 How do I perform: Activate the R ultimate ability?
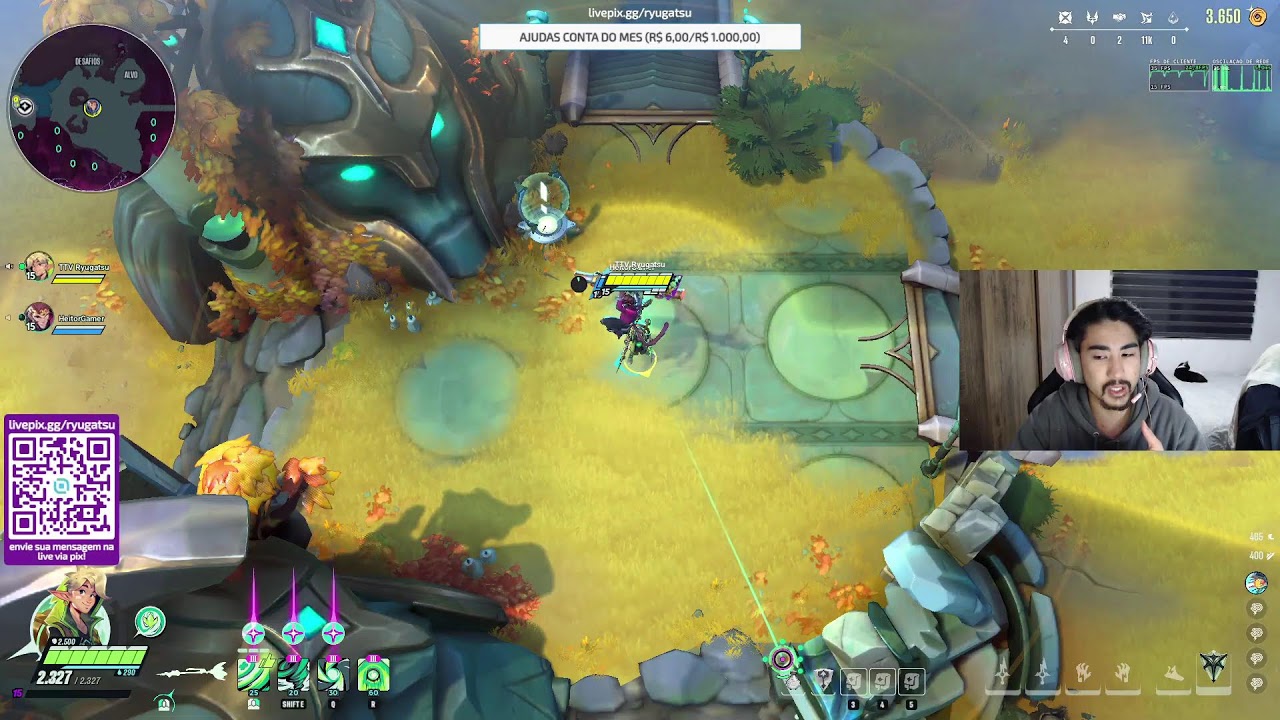tap(373, 676)
